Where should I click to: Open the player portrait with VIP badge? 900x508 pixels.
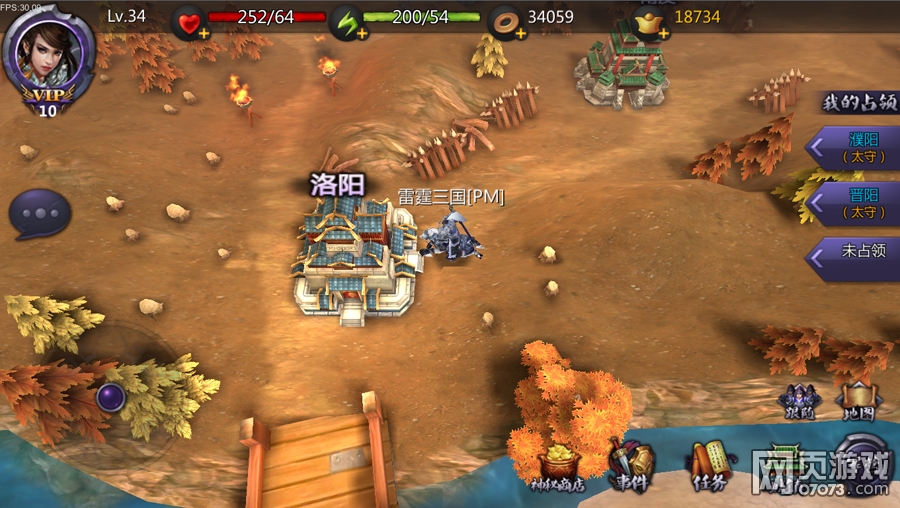48,60
